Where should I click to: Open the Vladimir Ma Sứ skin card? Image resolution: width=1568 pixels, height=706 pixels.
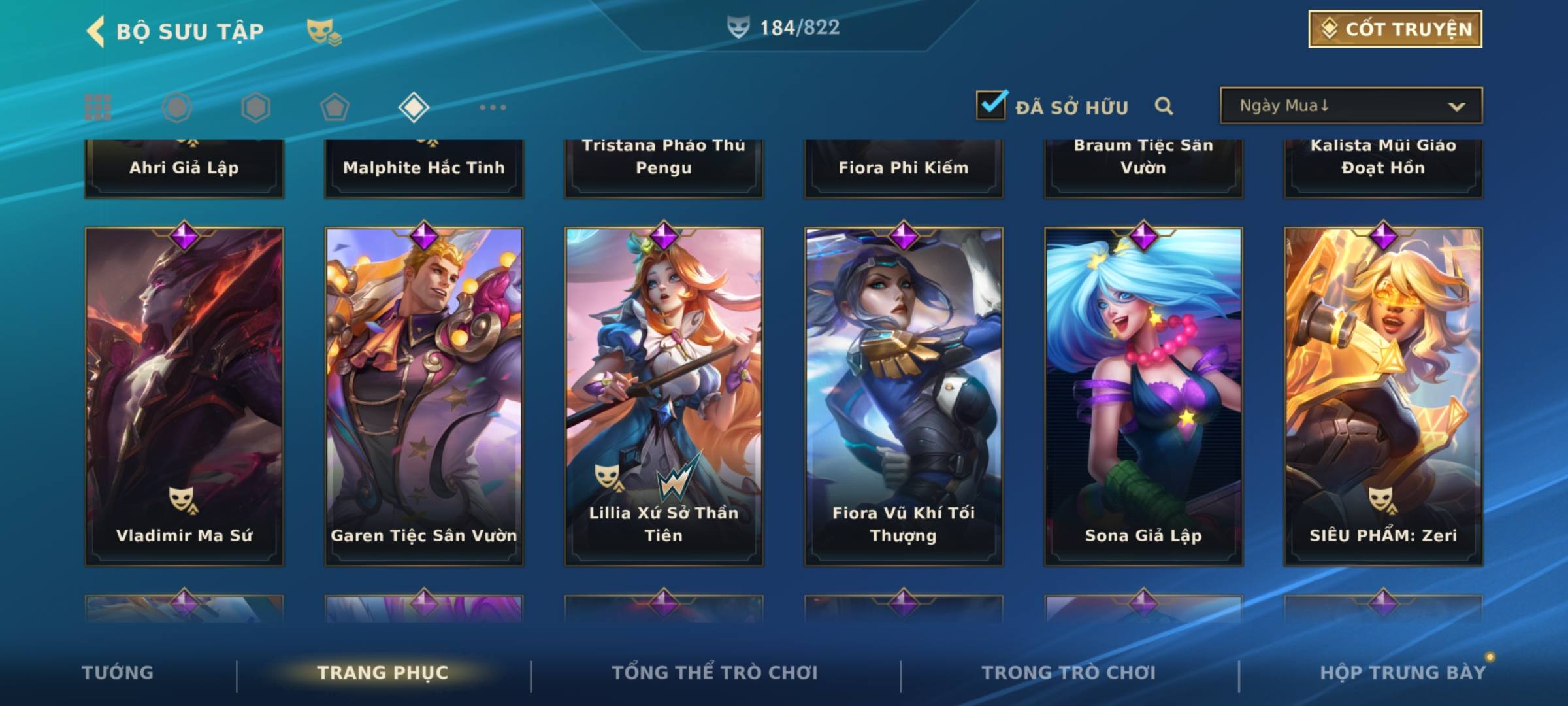pos(184,395)
